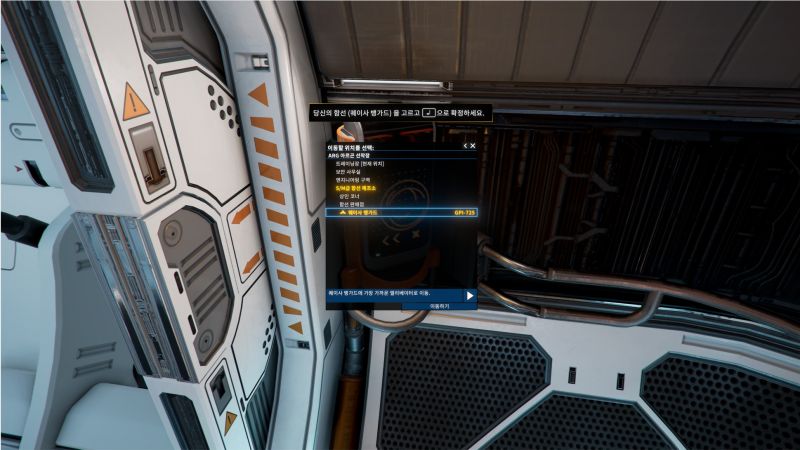This screenshot has height=450, width=800.
Task: Click the back arrow beside the X
Action: point(465,146)
